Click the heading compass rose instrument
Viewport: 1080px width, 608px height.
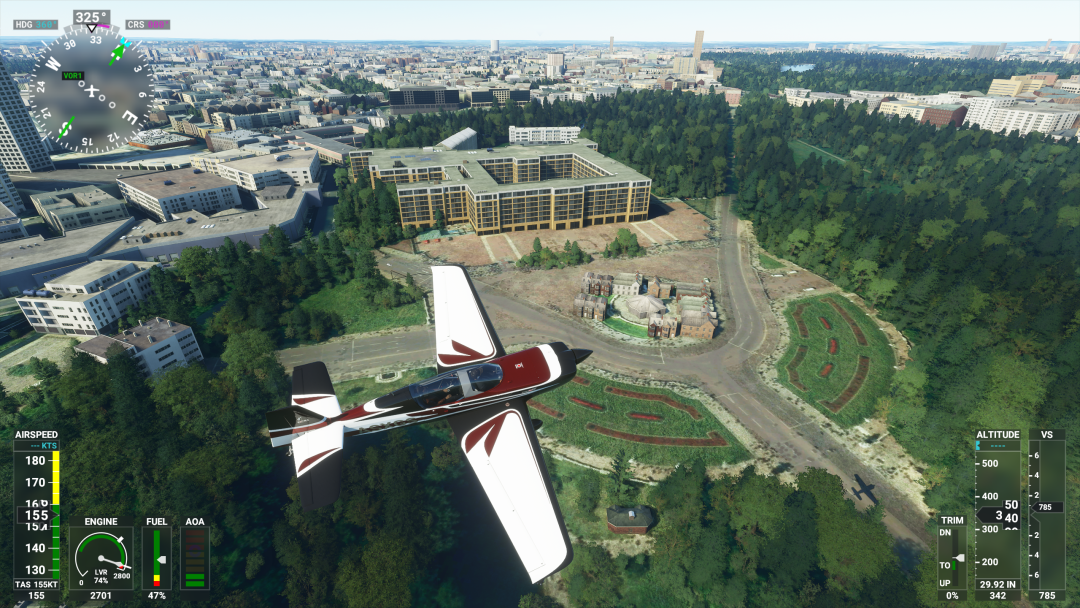91,88
